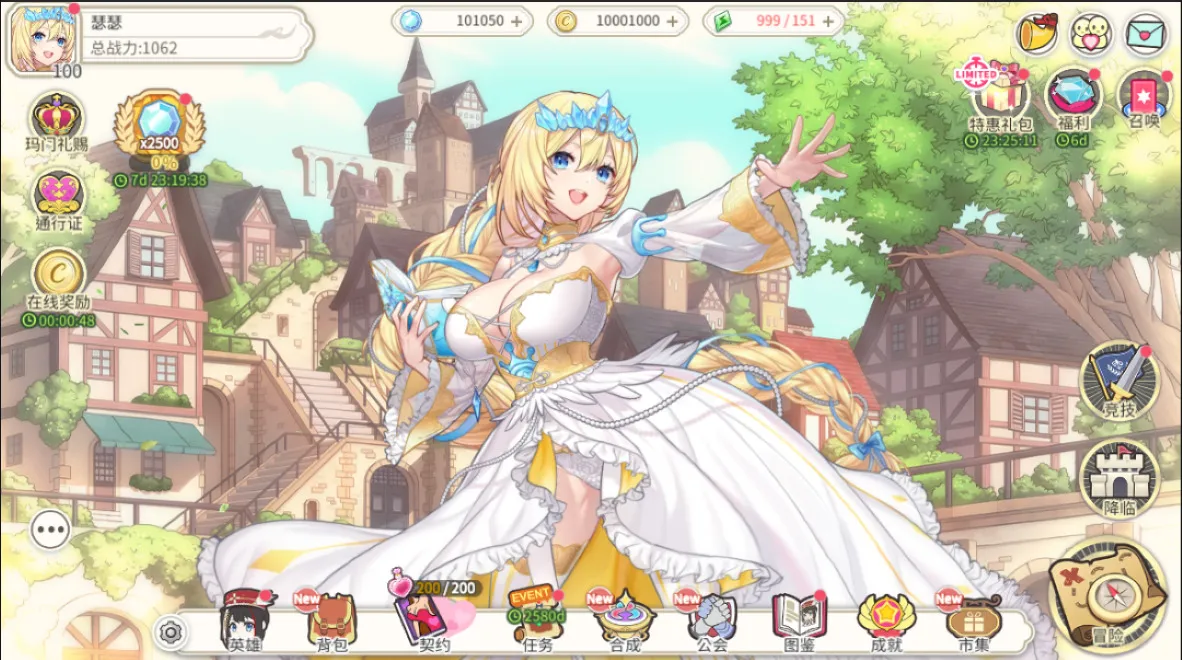Open the 英雄 heroes menu
Image resolution: width=1182 pixels, height=660 pixels.
[x=245, y=620]
